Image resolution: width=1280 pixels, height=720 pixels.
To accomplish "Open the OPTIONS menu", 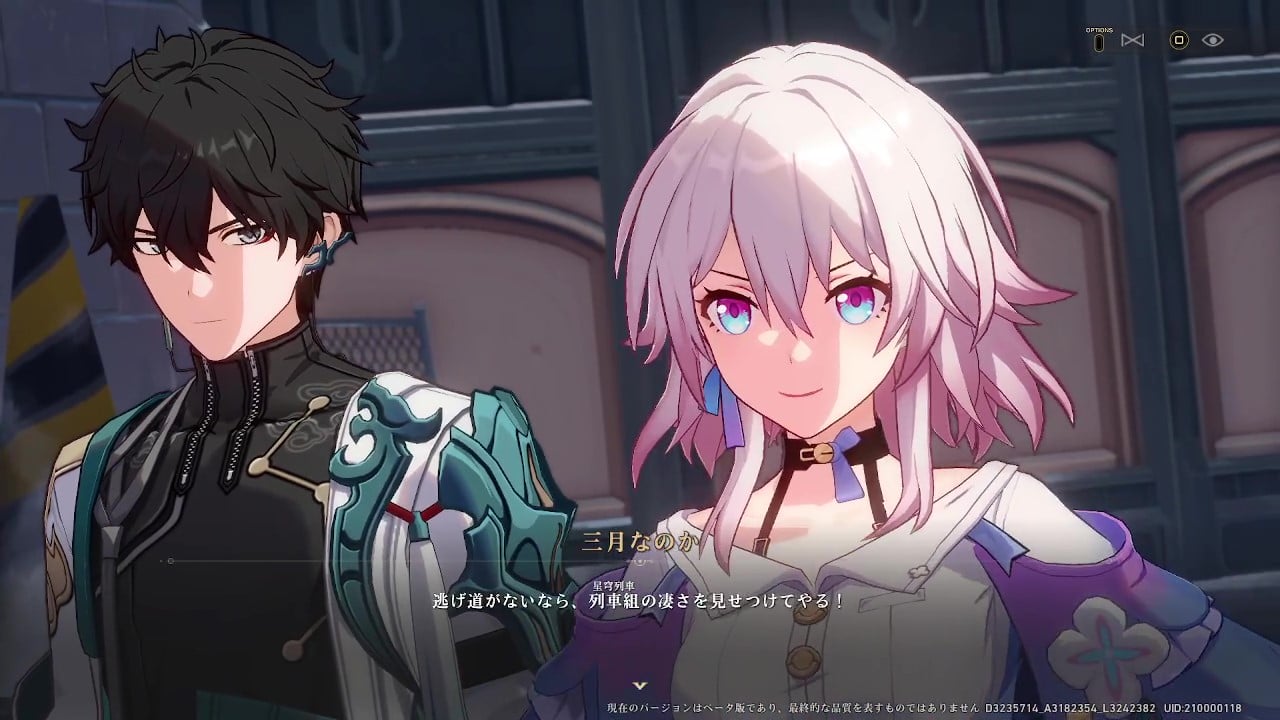I will (1099, 41).
